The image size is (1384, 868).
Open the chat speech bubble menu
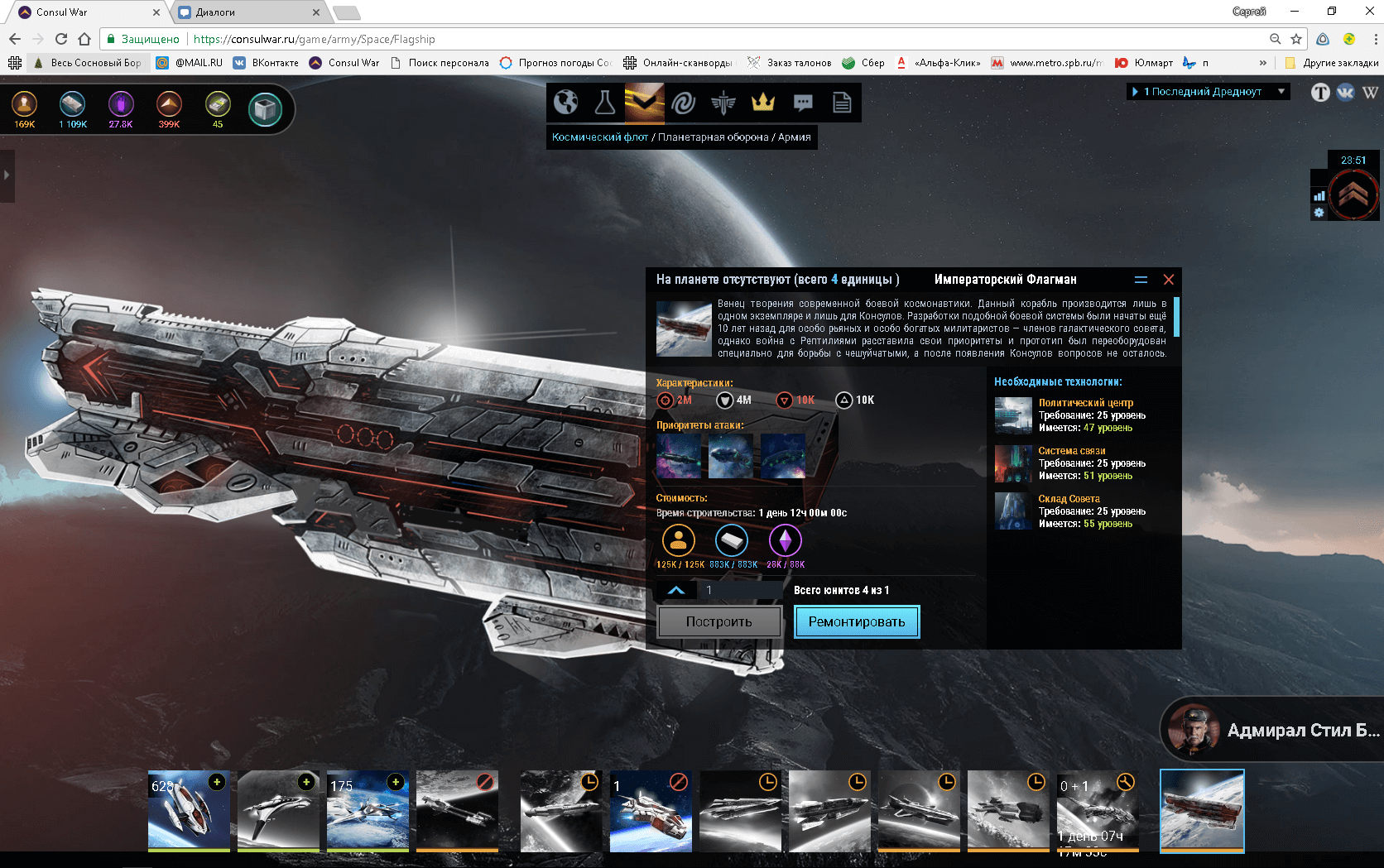[803, 103]
